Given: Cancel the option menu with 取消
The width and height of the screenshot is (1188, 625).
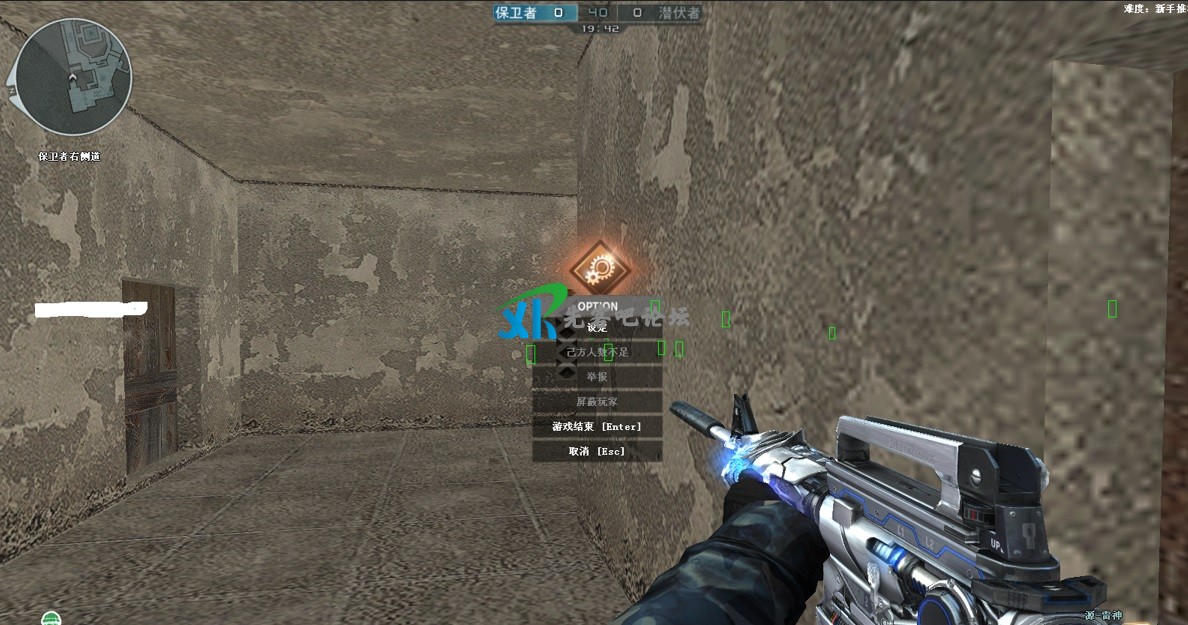Looking at the screenshot, I should click(x=597, y=451).
